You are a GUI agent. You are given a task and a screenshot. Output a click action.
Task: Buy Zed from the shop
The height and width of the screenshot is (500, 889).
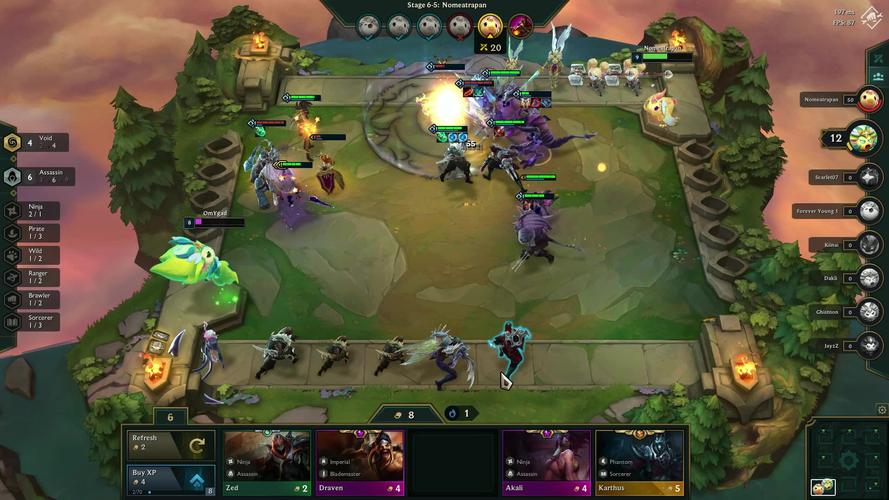[x=266, y=462]
